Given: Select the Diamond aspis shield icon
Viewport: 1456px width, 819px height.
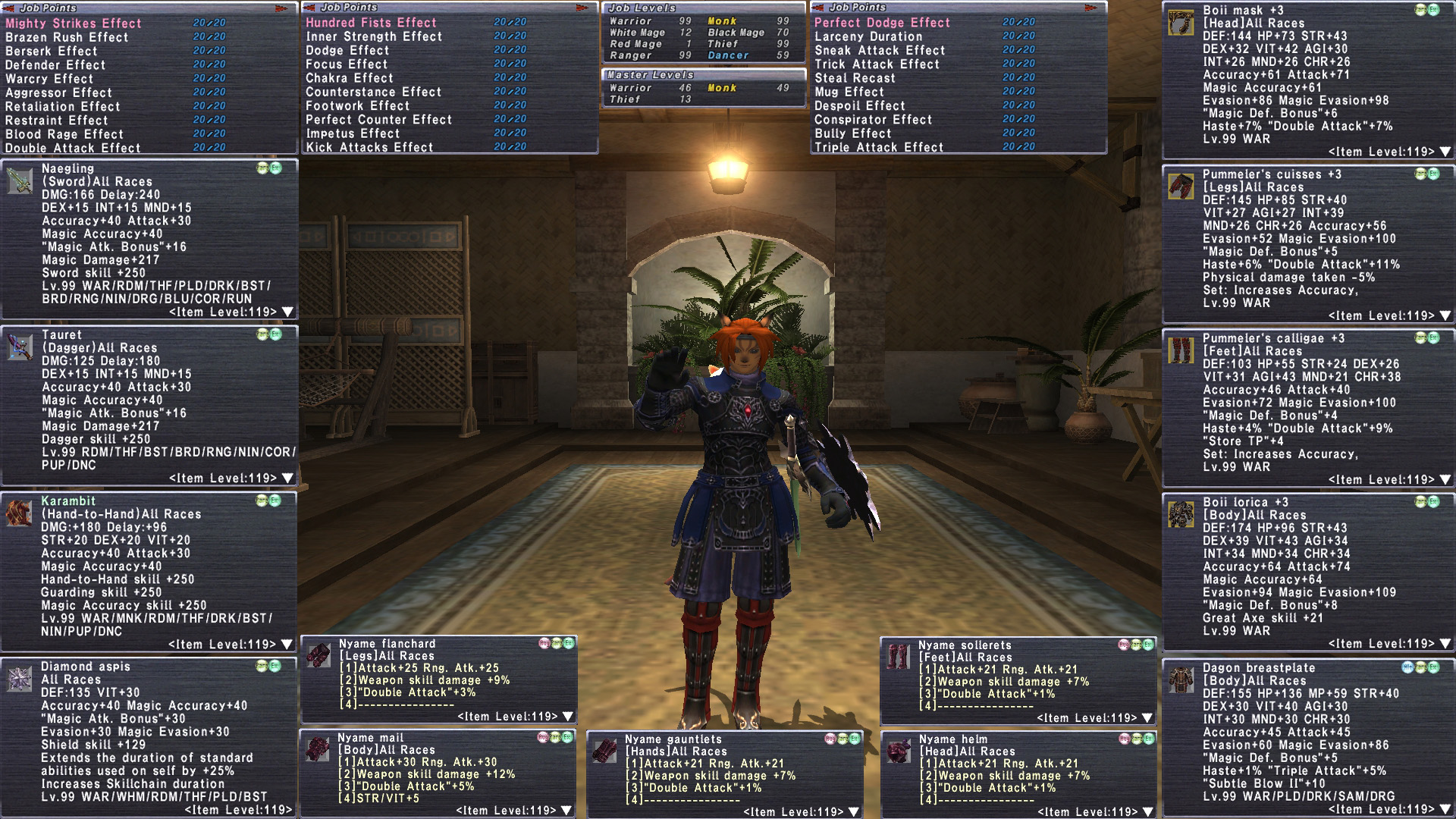Looking at the screenshot, I should click(x=19, y=679).
